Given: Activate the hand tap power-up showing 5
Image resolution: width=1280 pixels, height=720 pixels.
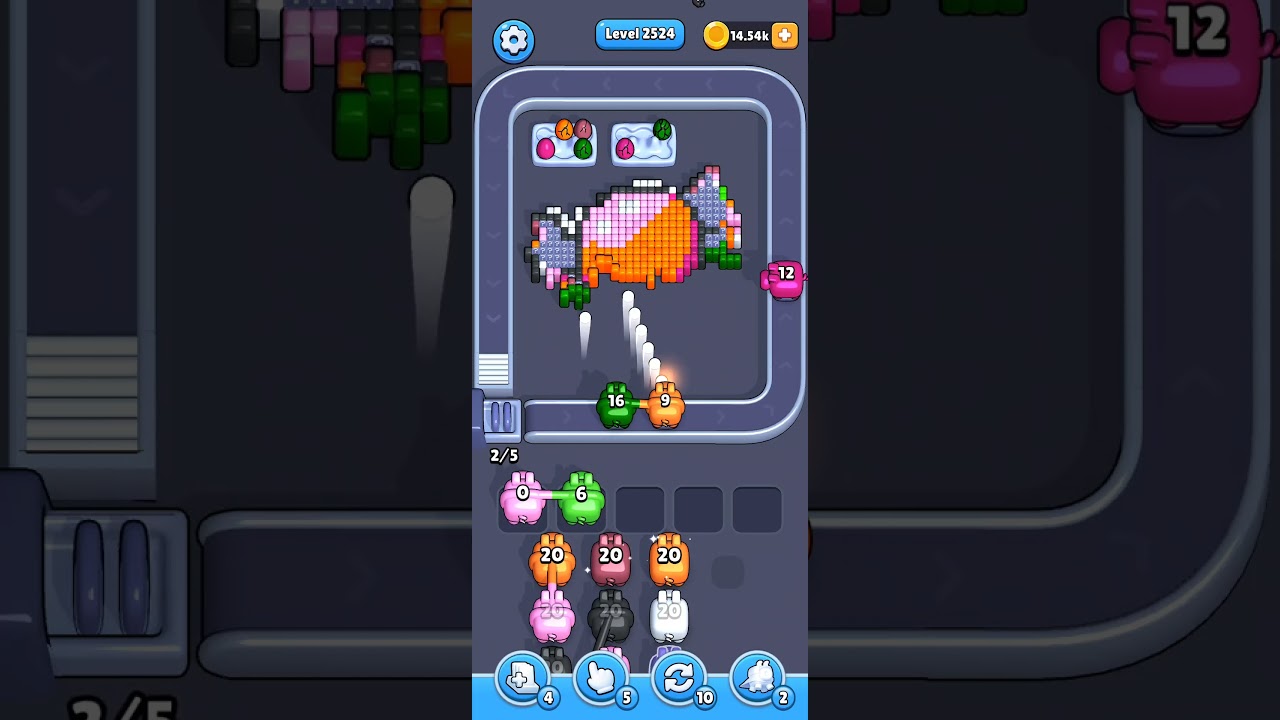Looking at the screenshot, I should pos(601,678).
